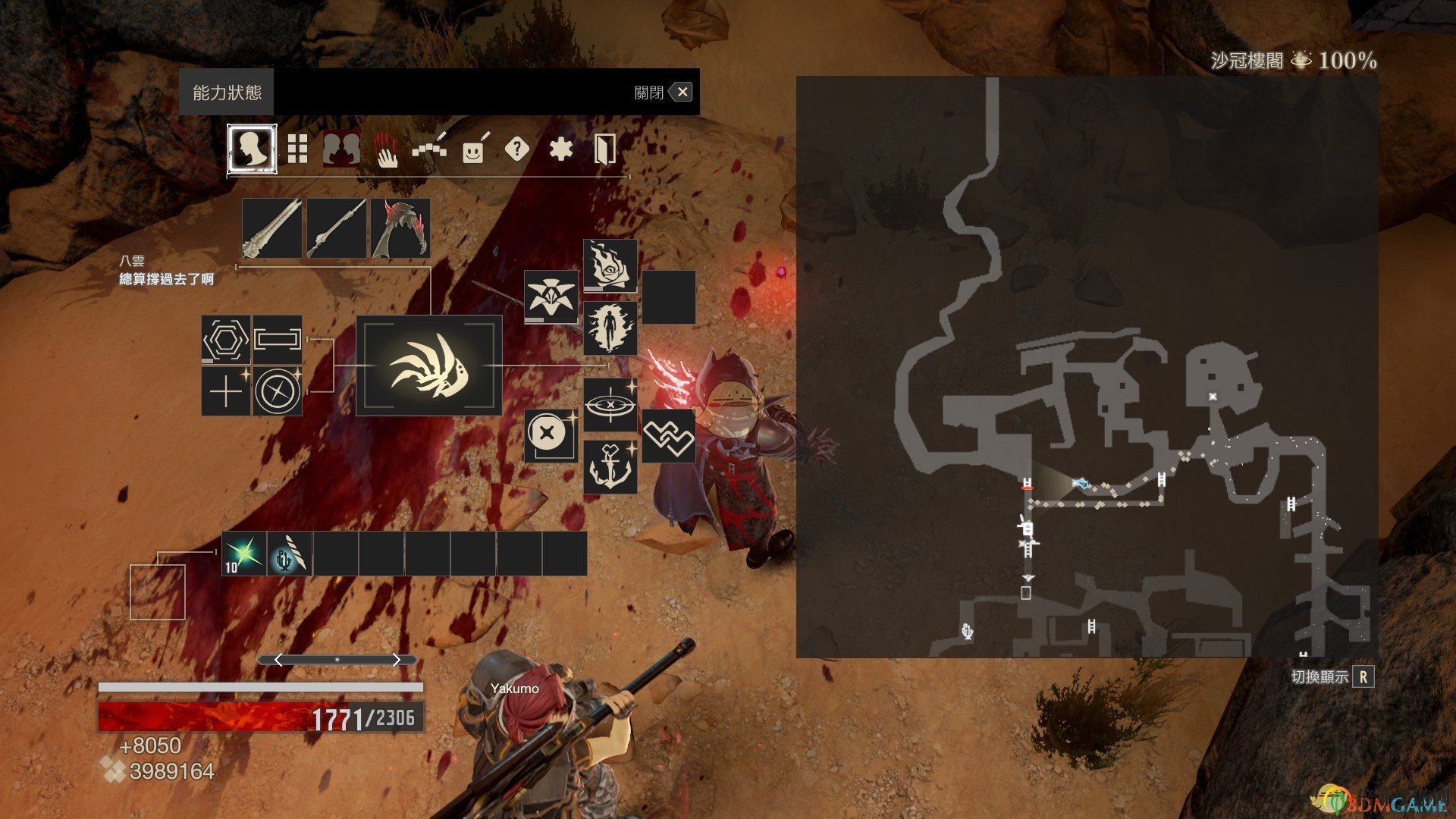The image size is (1456, 819).
Task: Select the smiley face emote tab
Action: click(474, 149)
